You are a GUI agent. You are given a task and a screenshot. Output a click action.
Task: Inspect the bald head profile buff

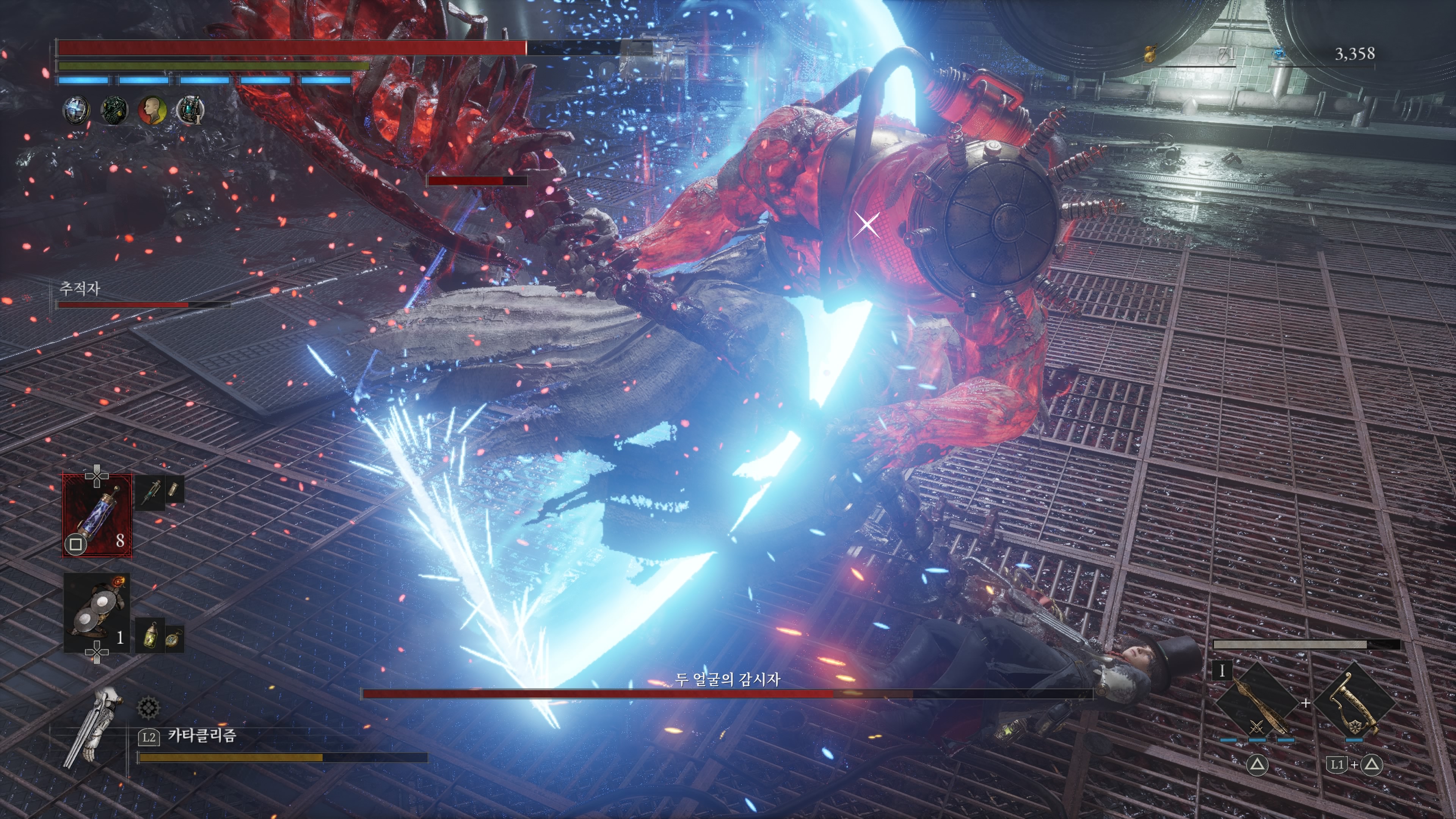(152, 110)
